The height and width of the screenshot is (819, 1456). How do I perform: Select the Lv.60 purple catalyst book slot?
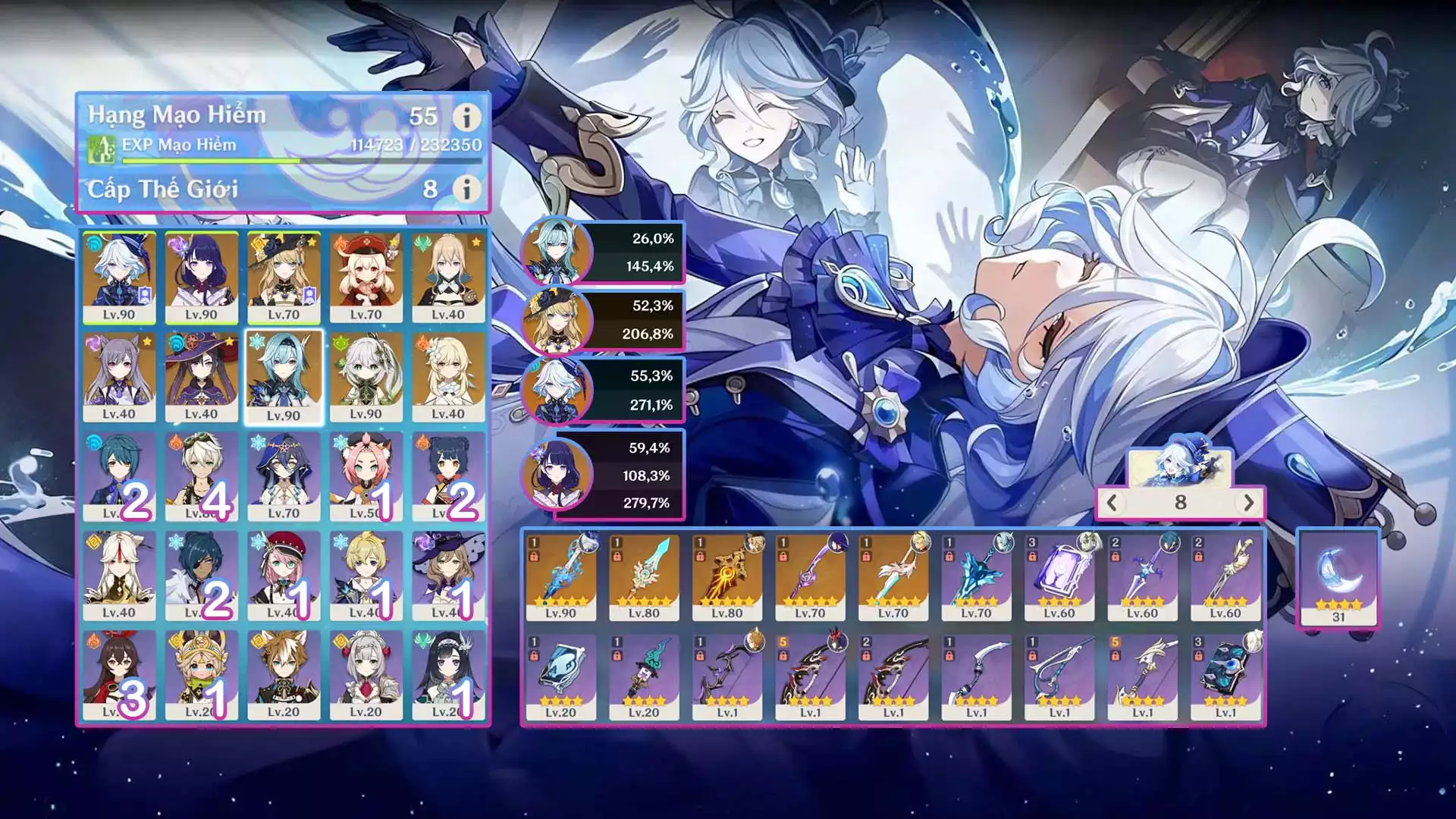(1059, 577)
